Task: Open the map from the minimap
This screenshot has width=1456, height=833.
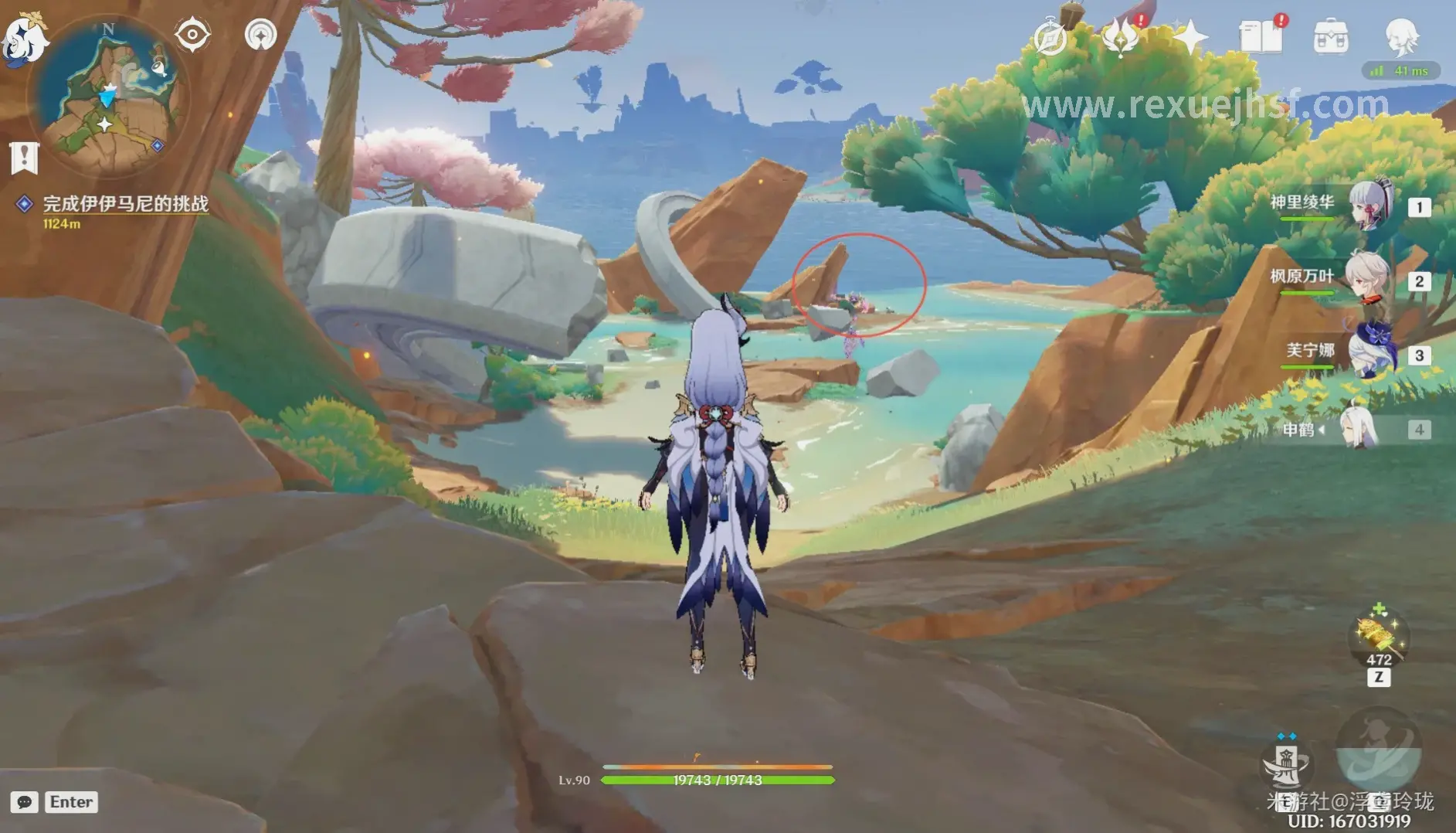Action: [x=108, y=97]
